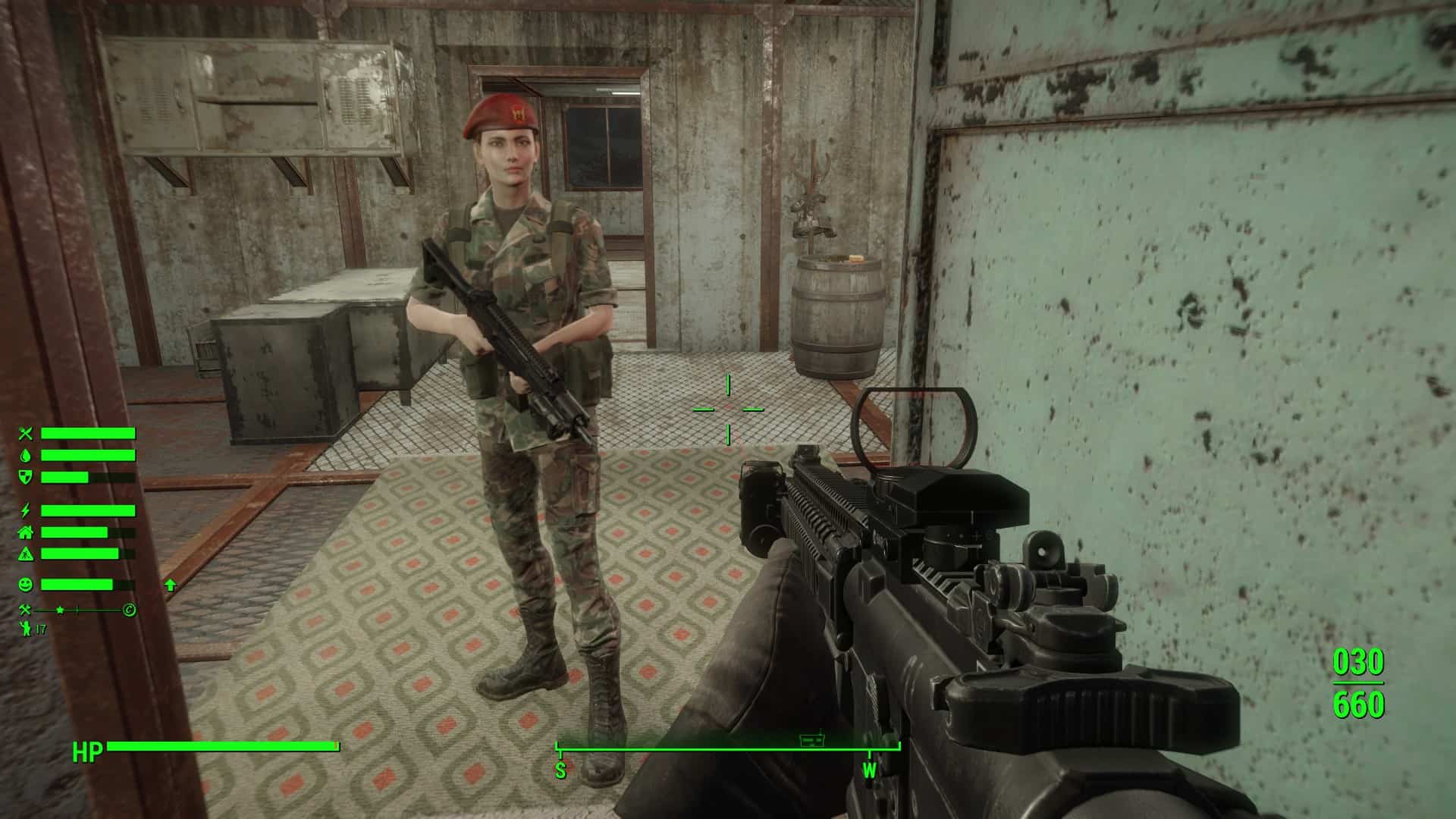Screen dimensions: 1456x819
Task: Click the house icon for beds
Action: [x=27, y=532]
